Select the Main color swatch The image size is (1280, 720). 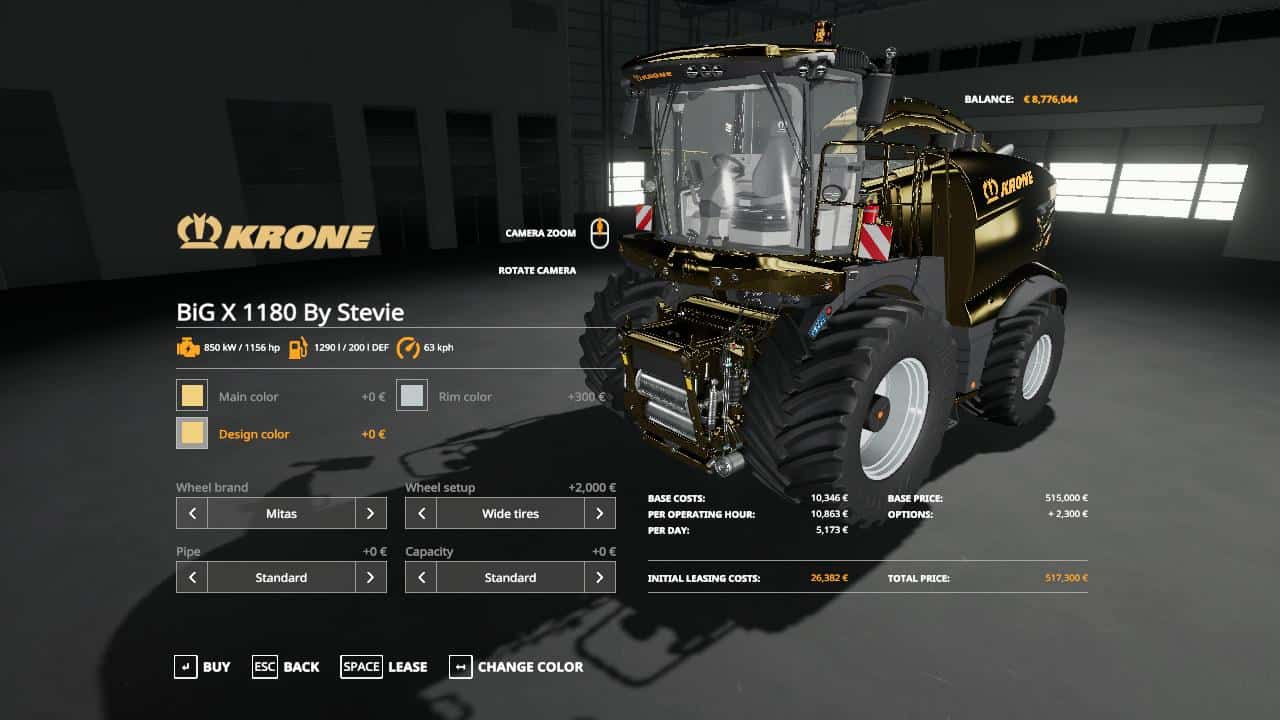click(x=192, y=396)
